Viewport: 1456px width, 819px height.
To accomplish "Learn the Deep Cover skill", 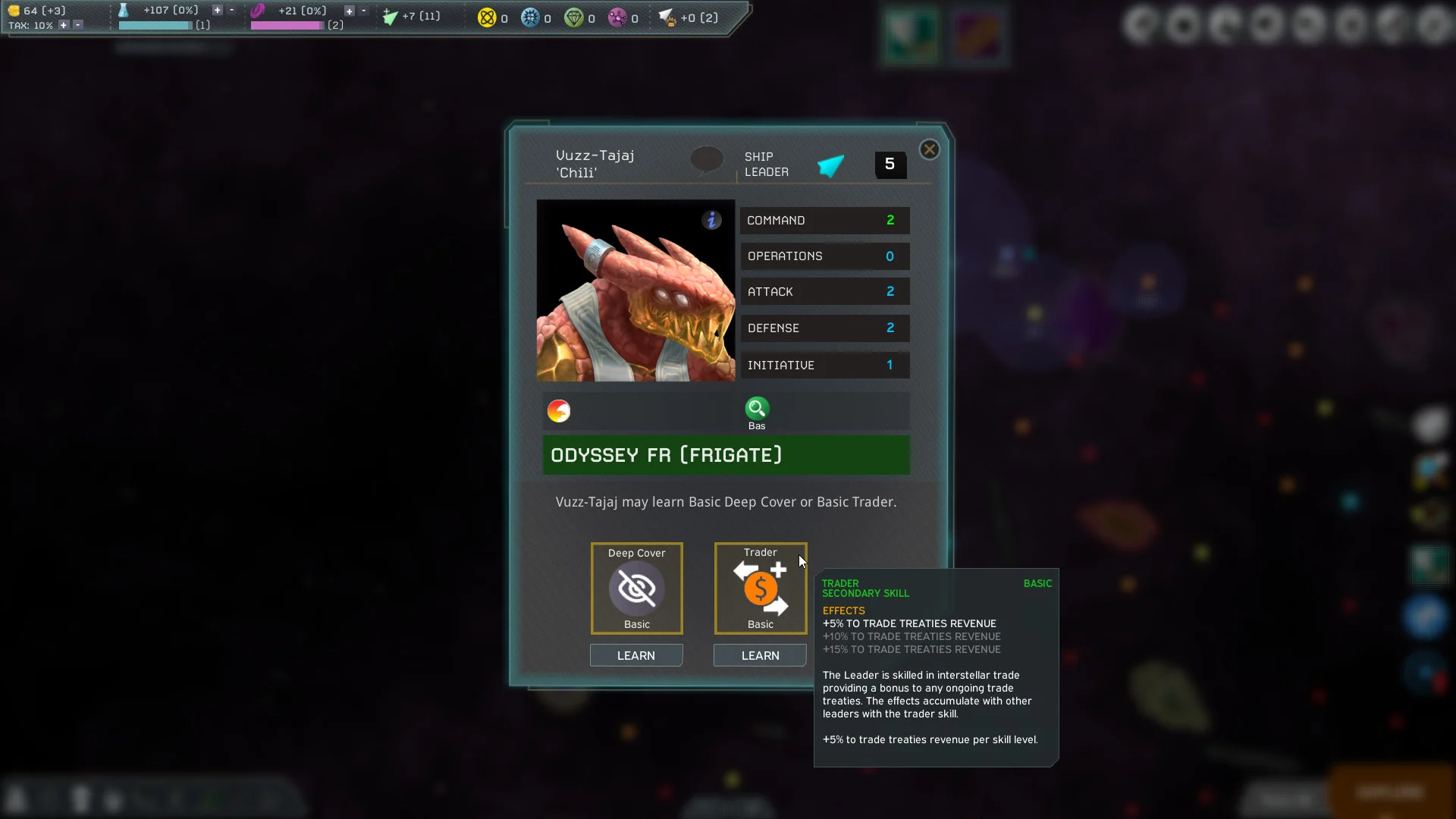I will click(635, 655).
